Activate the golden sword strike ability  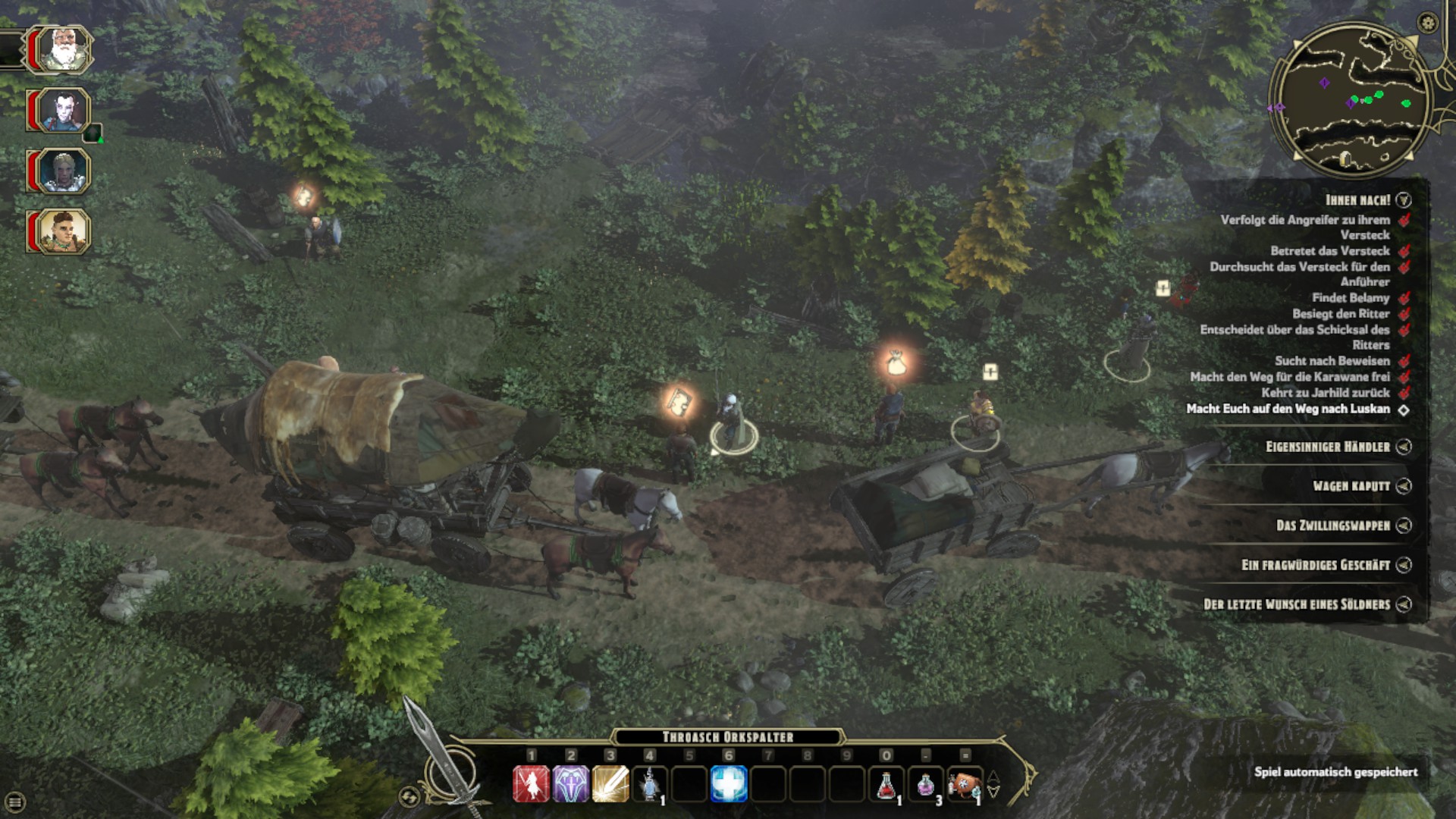click(x=610, y=784)
